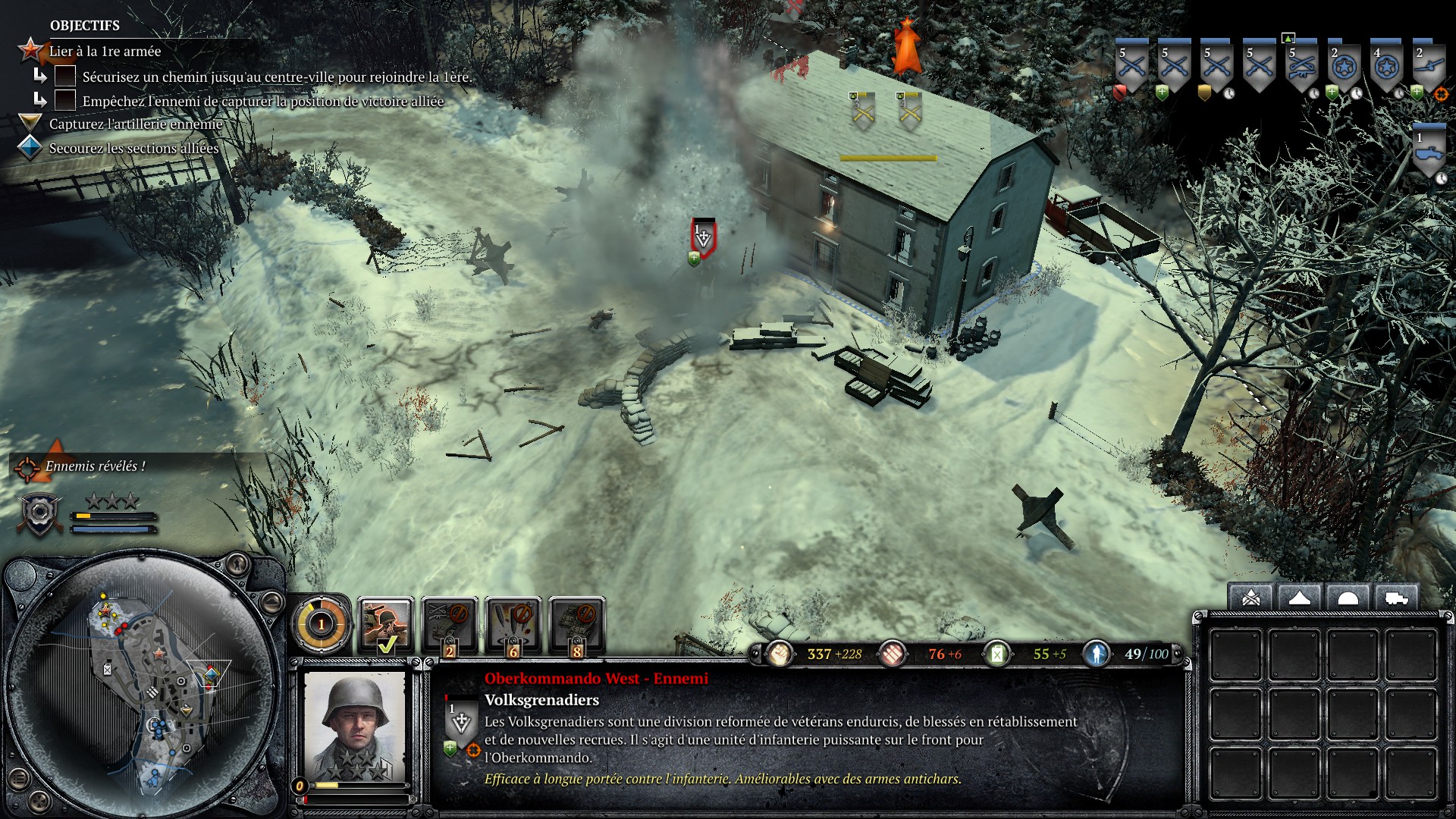The height and width of the screenshot is (819, 1456).
Task: Click the enemy Volksgrenadiers squad marker
Action: pos(703,237)
